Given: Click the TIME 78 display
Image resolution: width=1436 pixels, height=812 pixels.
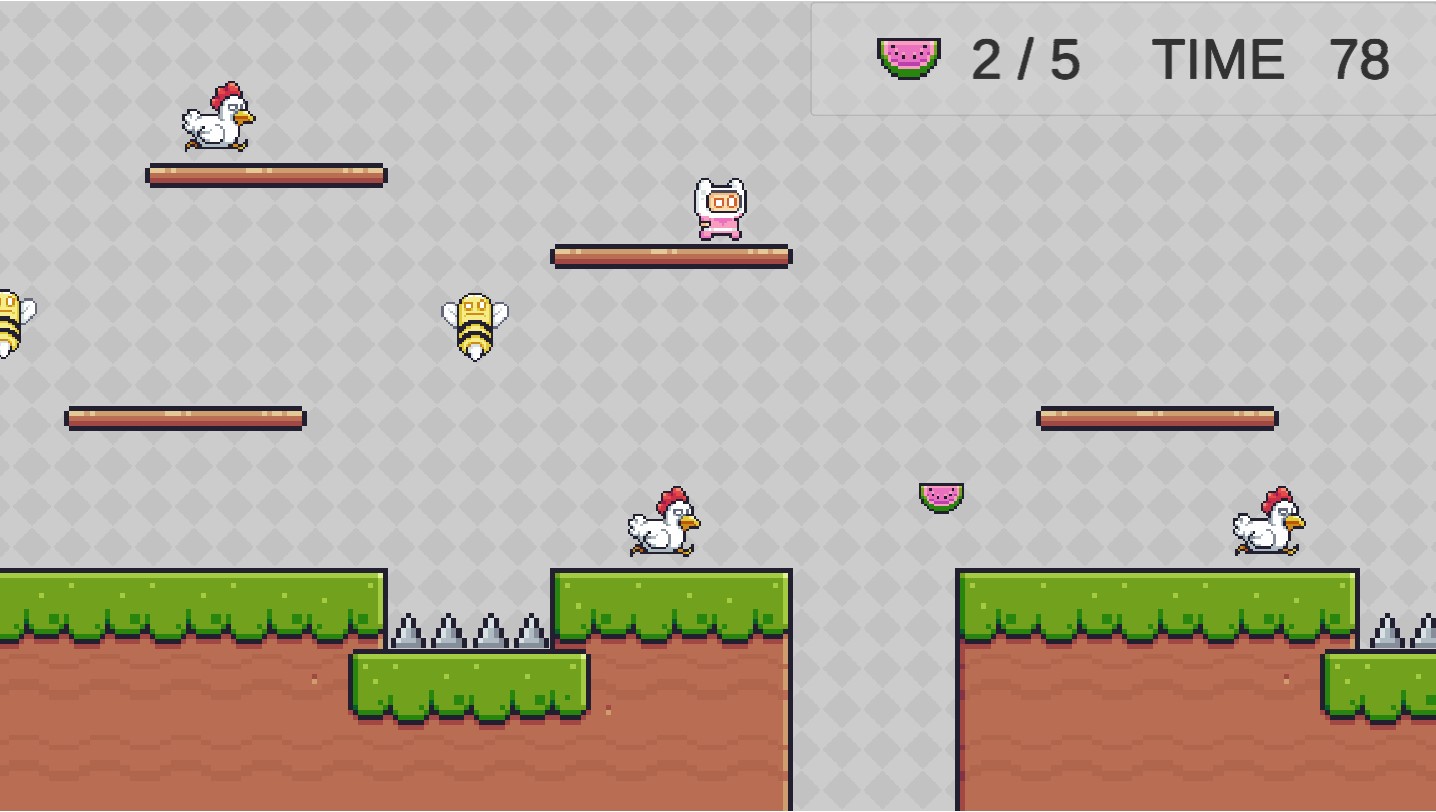Looking at the screenshot, I should pos(1270,58).
